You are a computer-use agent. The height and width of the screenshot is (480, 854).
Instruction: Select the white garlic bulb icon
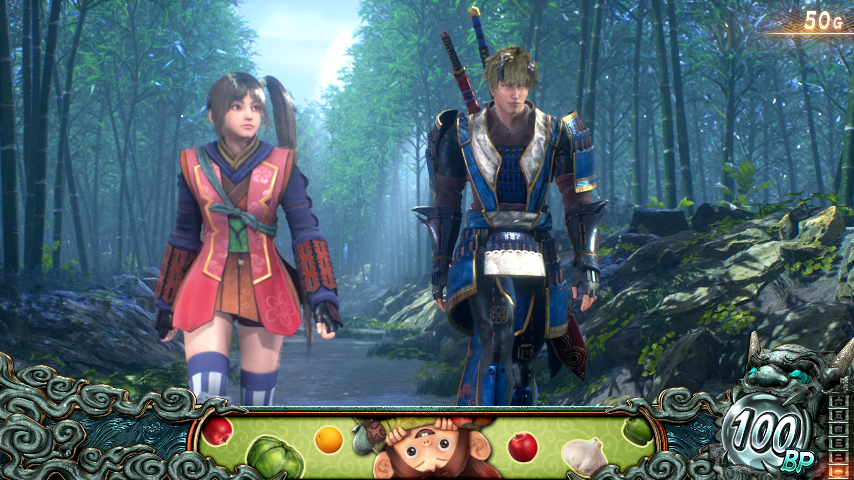pos(584,456)
